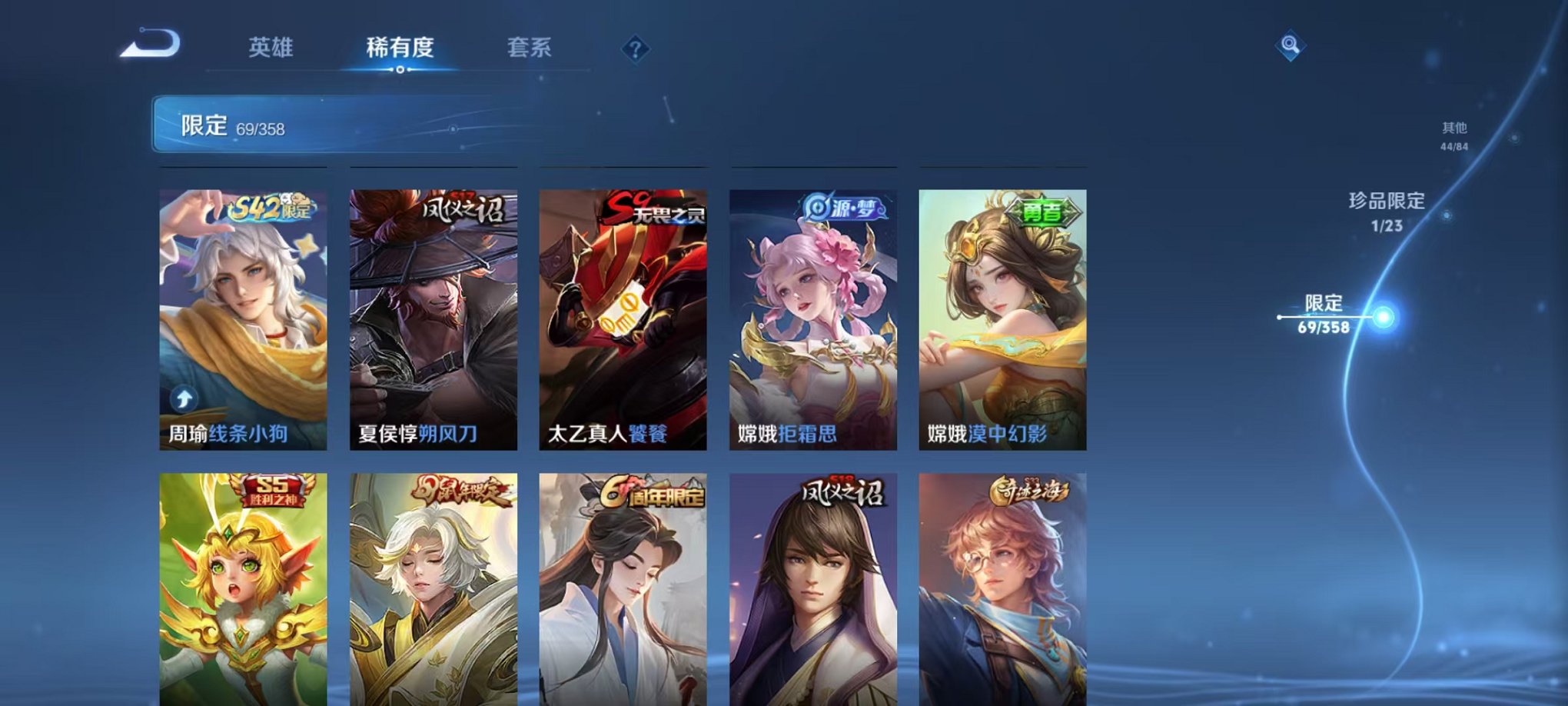Jump to 其他 44/84 section on the right
This screenshot has height=706, width=1568.
click(1454, 136)
